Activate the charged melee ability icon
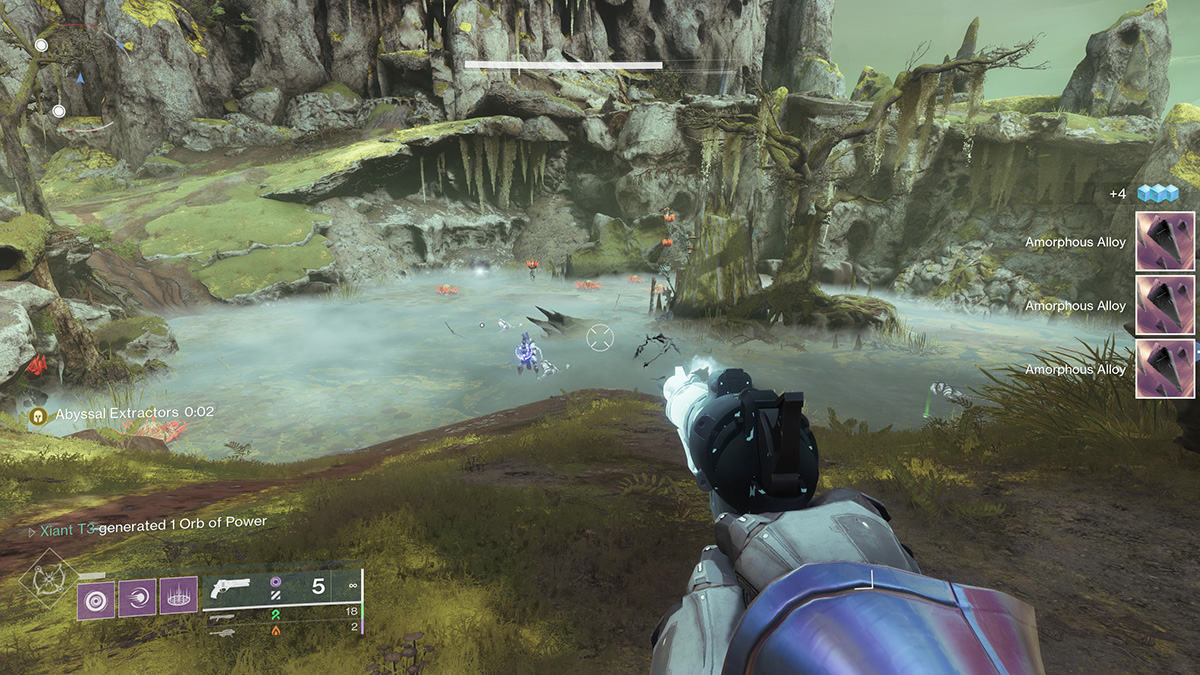Image resolution: width=1200 pixels, height=675 pixels. [x=137, y=599]
